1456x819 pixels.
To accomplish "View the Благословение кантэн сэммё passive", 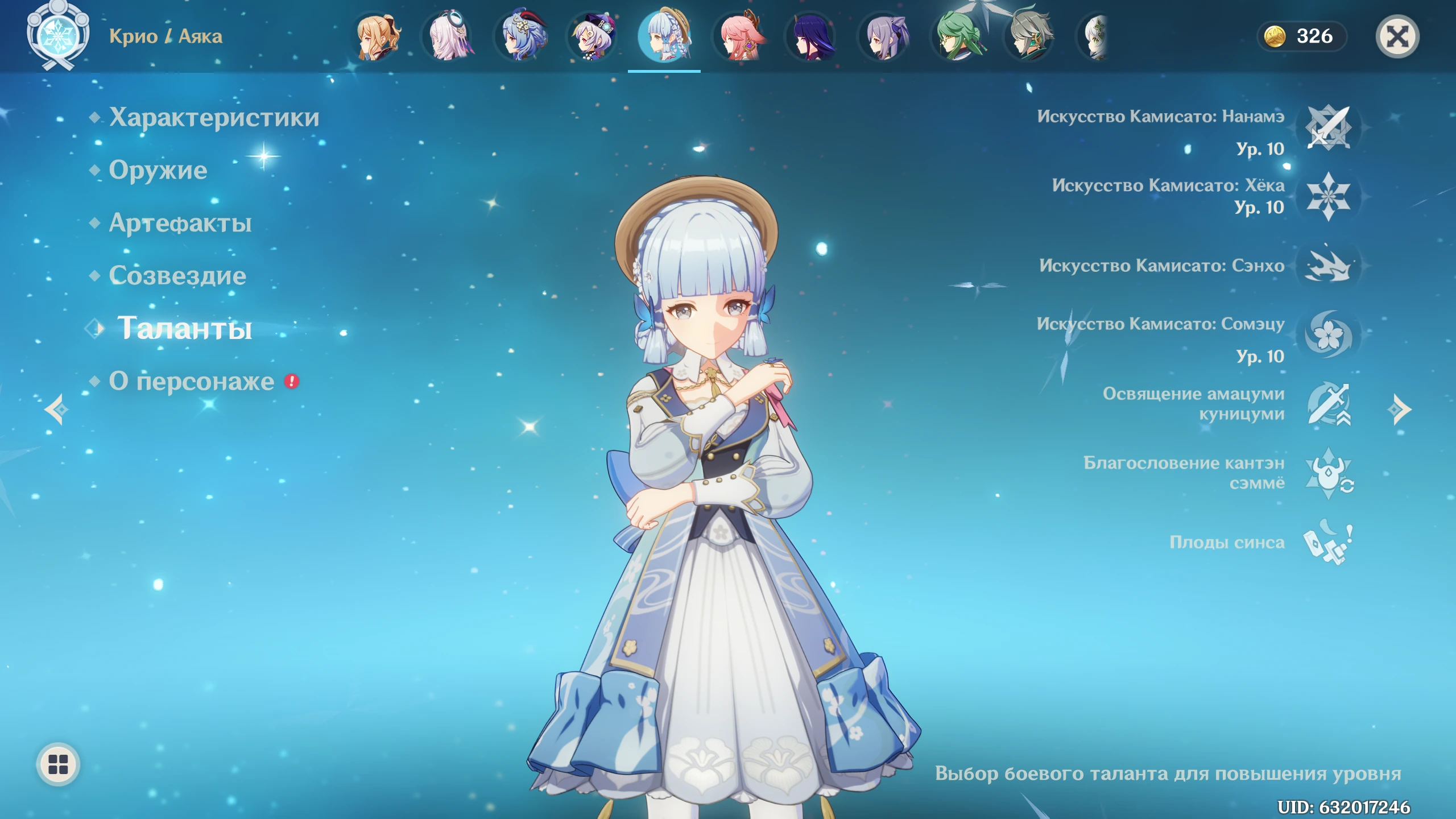I will coord(1327,473).
